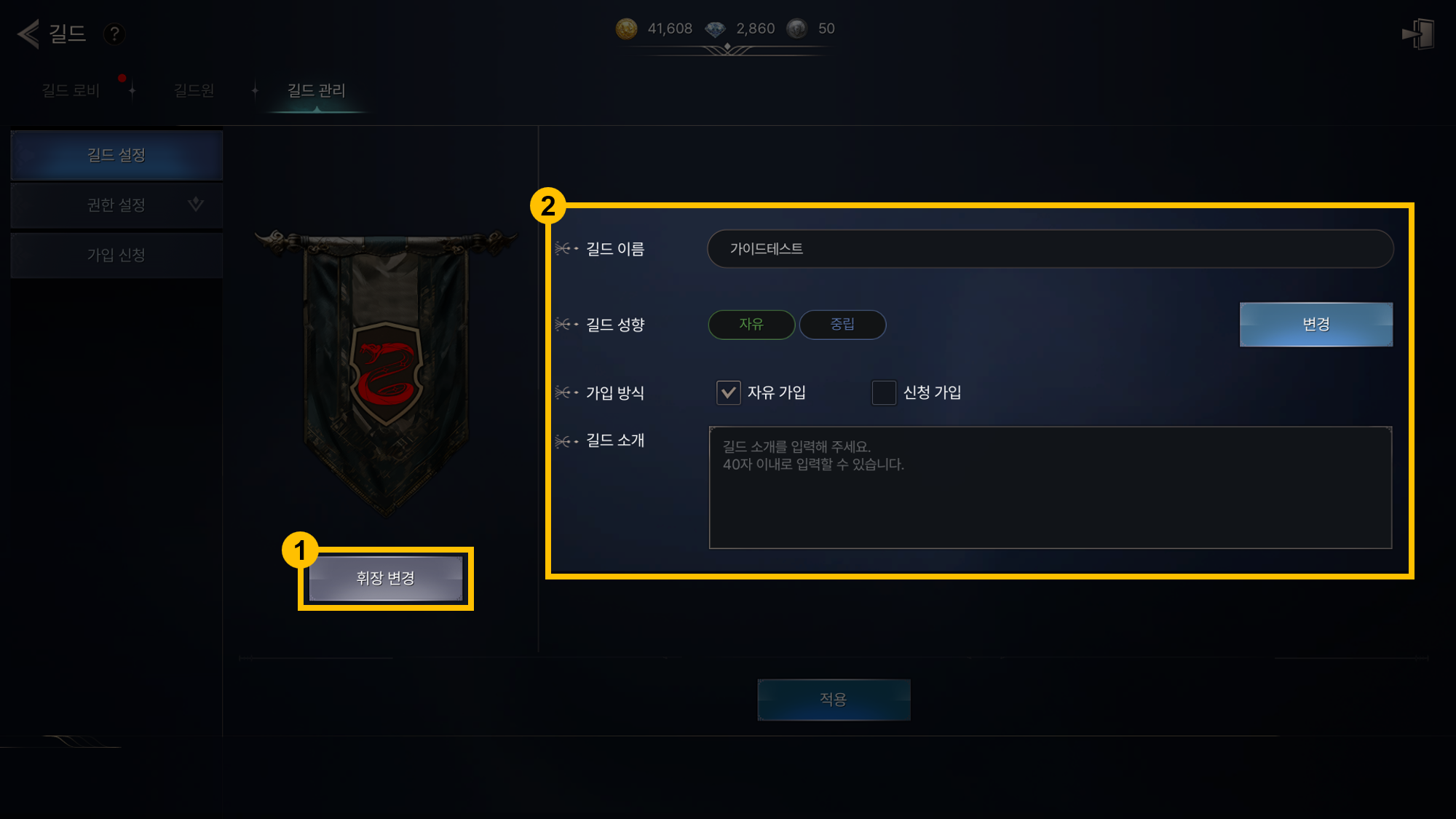Screen dimensions: 1456x819
Task: Check the 신청 가입 checkbox
Action: [884, 392]
